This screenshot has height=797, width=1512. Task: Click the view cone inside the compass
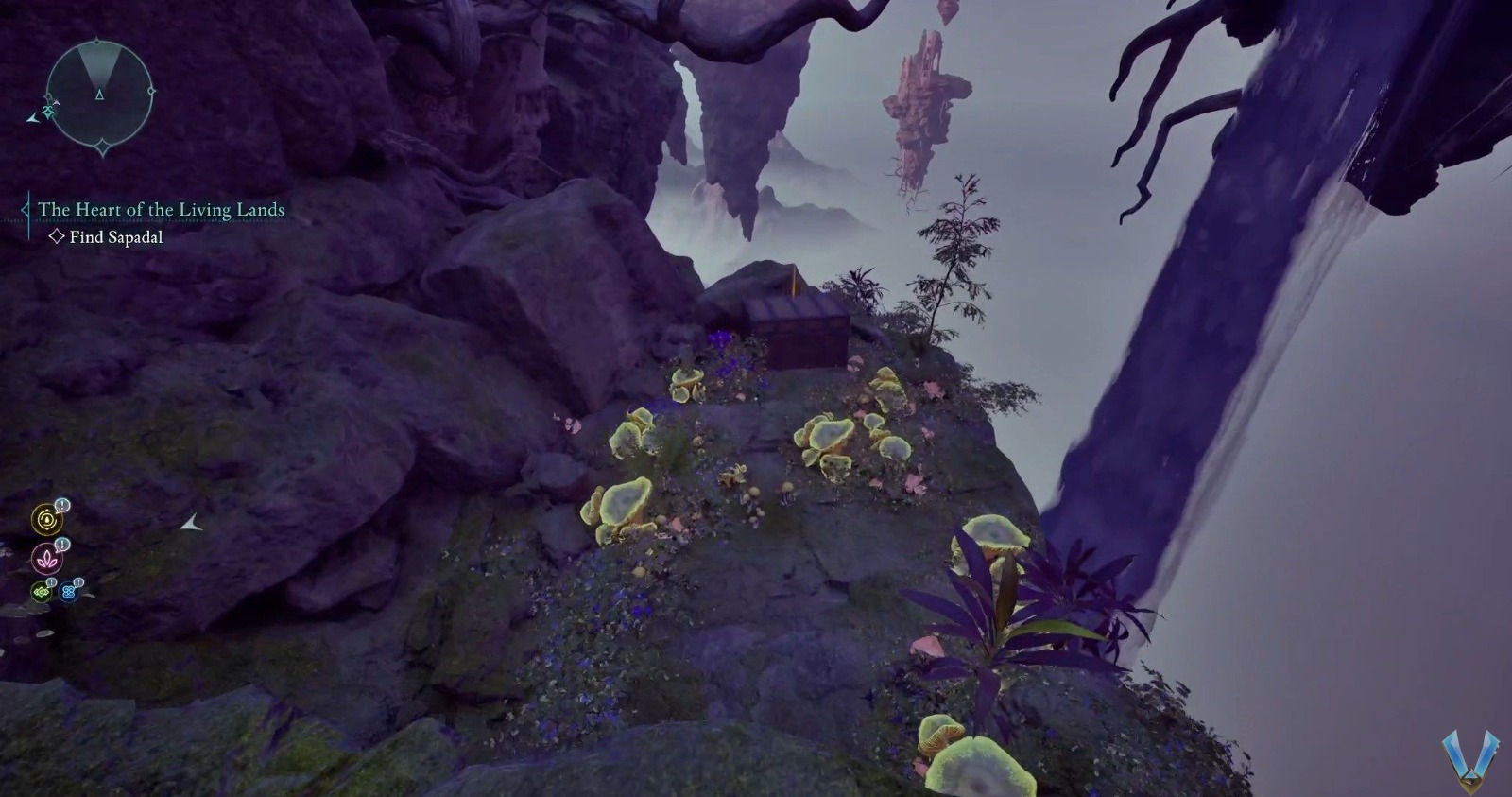coord(99,64)
